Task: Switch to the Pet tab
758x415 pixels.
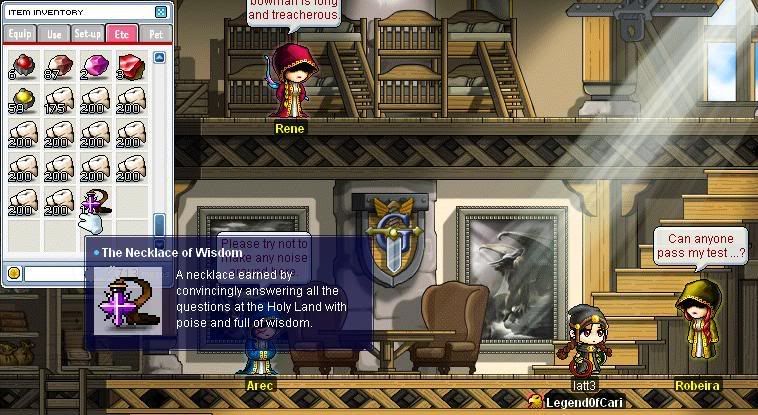Action: coord(155,34)
